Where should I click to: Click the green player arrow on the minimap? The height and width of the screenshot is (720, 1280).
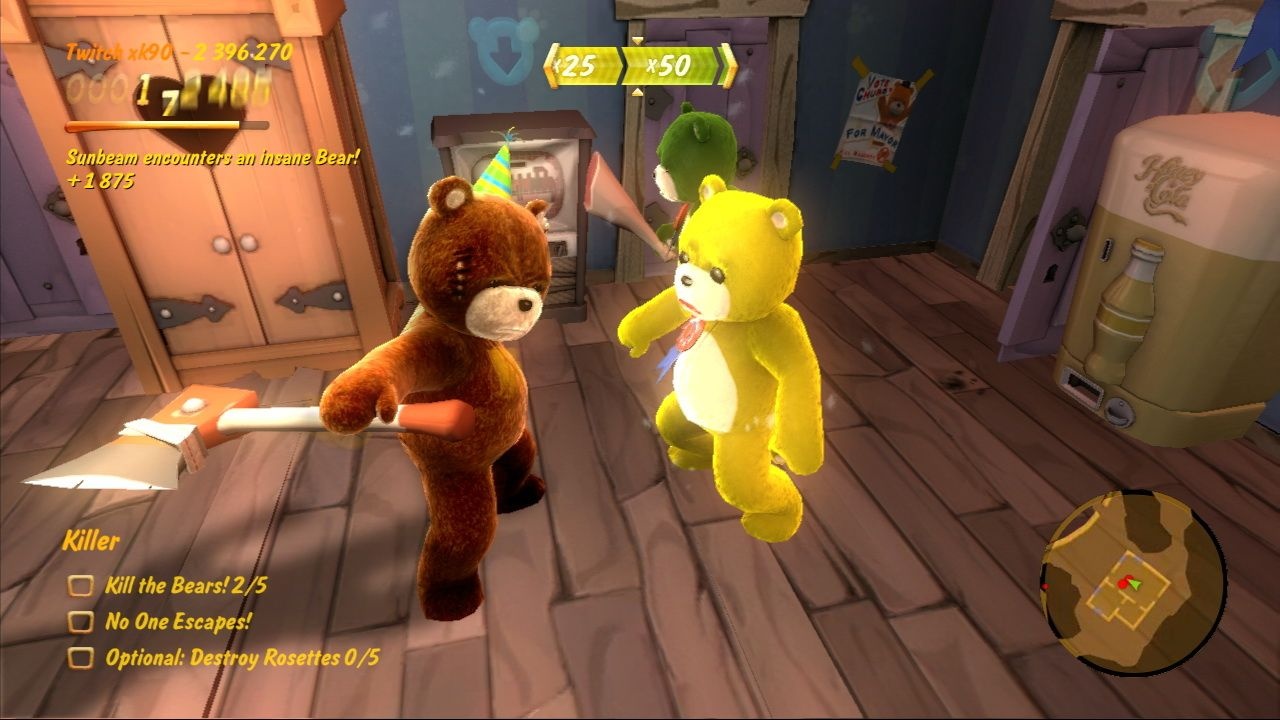pos(1136,585)
